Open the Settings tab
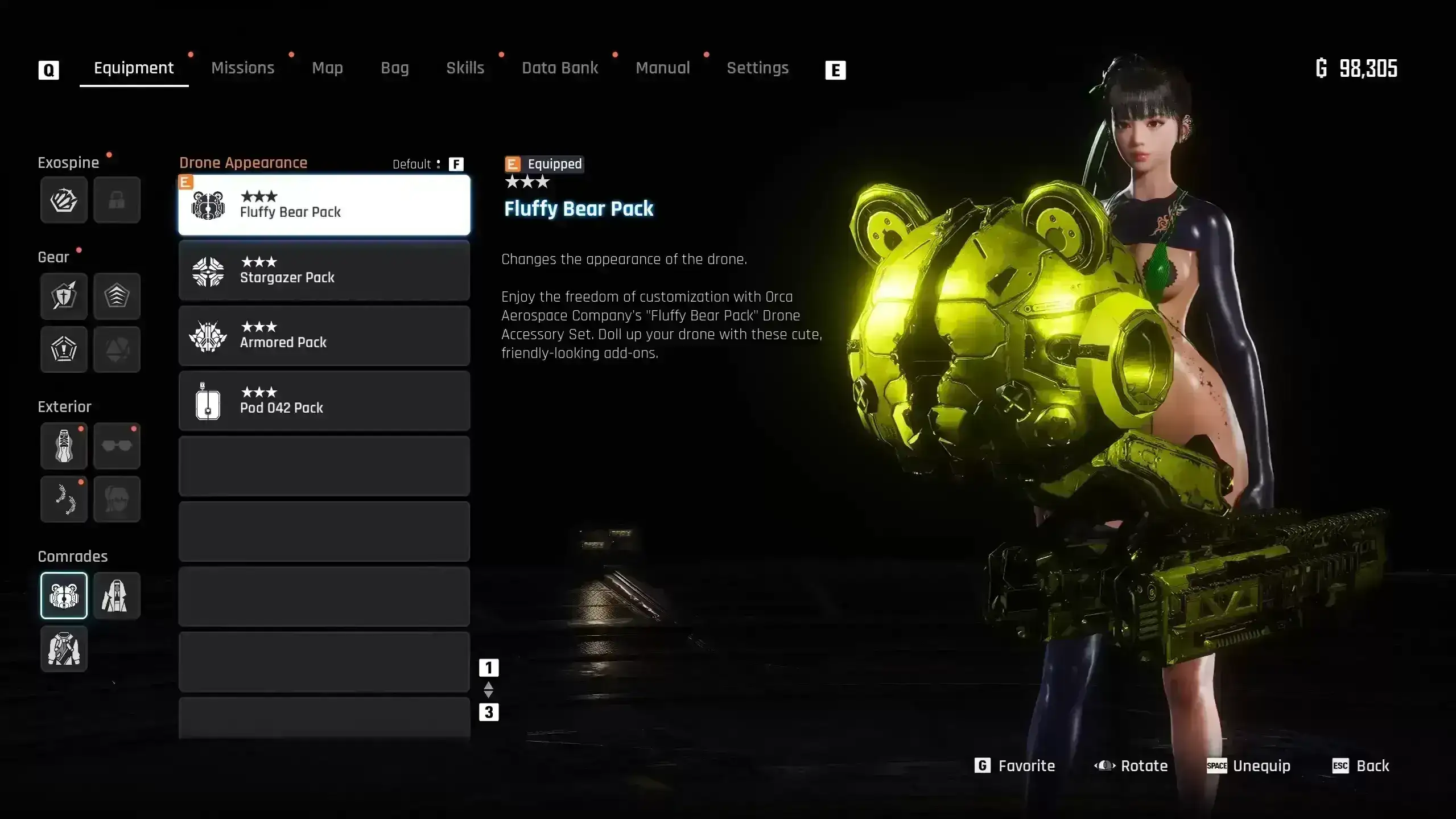Screen dimensions: 1456x819 [757, 68]
